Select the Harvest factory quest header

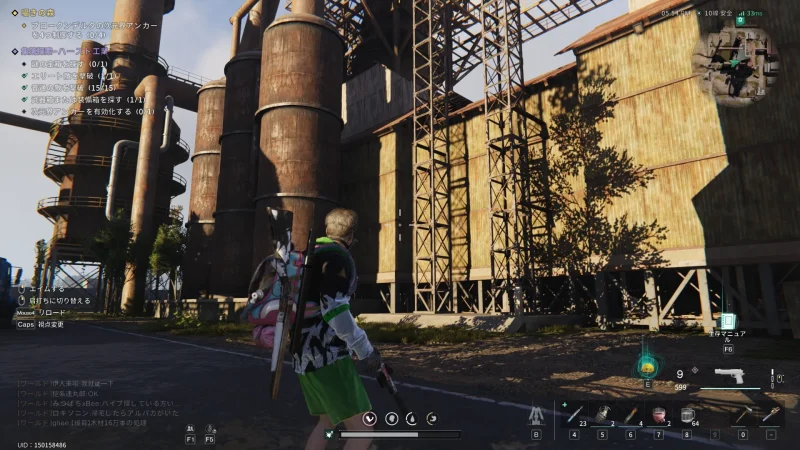[x=65, y=51]
